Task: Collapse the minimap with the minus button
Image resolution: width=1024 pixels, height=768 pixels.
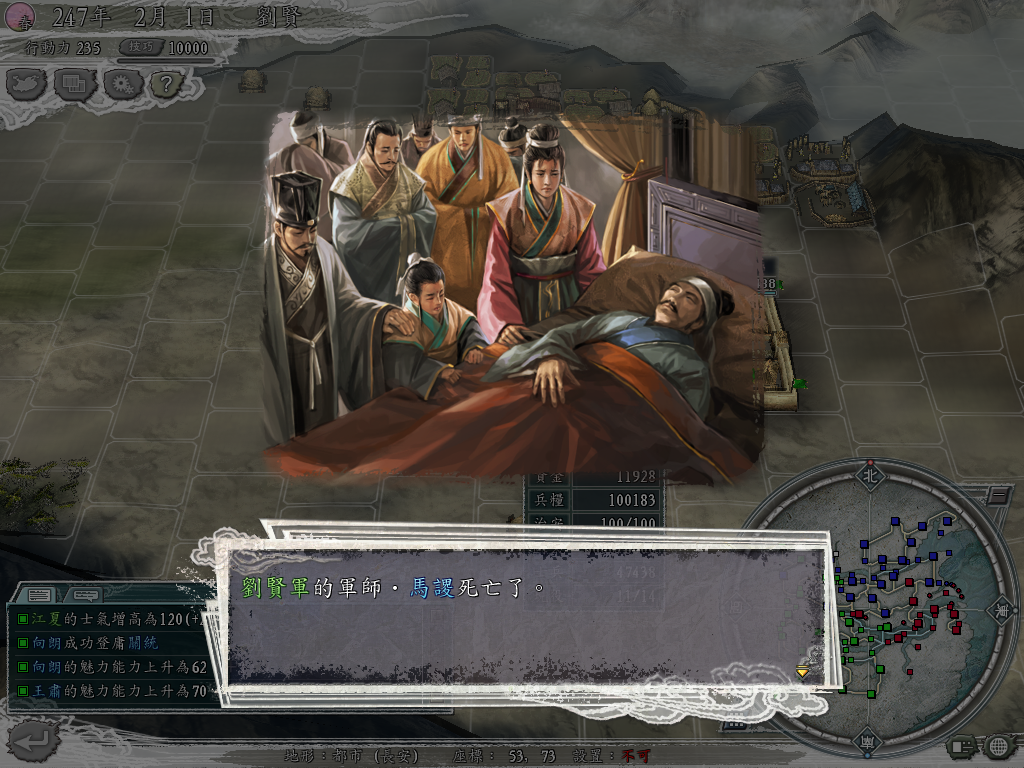Action: [x=997, y=494]
